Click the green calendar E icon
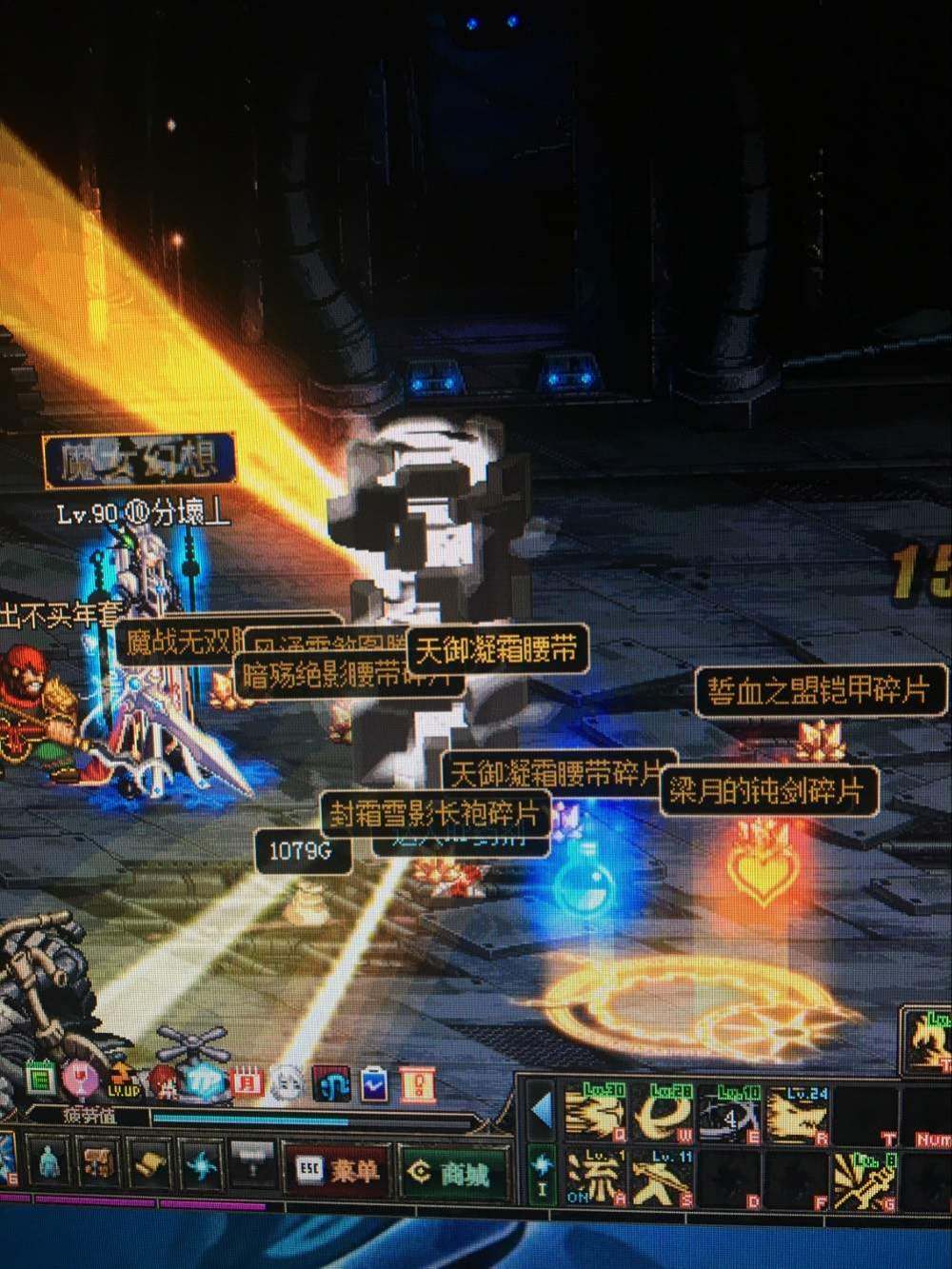 pos(39,1080)
